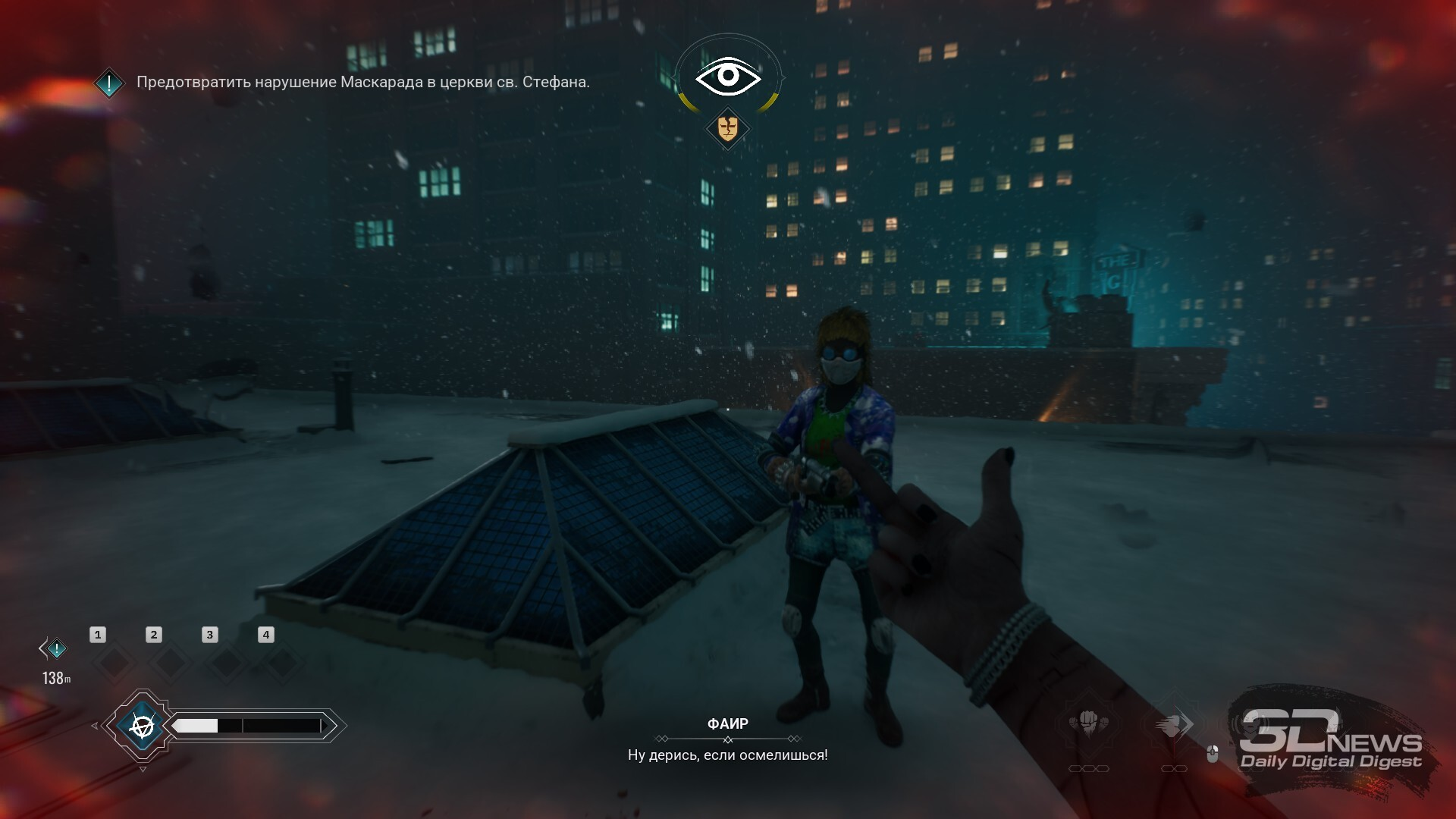Select the clan emblem icon beside the bar

pos(142,726)
